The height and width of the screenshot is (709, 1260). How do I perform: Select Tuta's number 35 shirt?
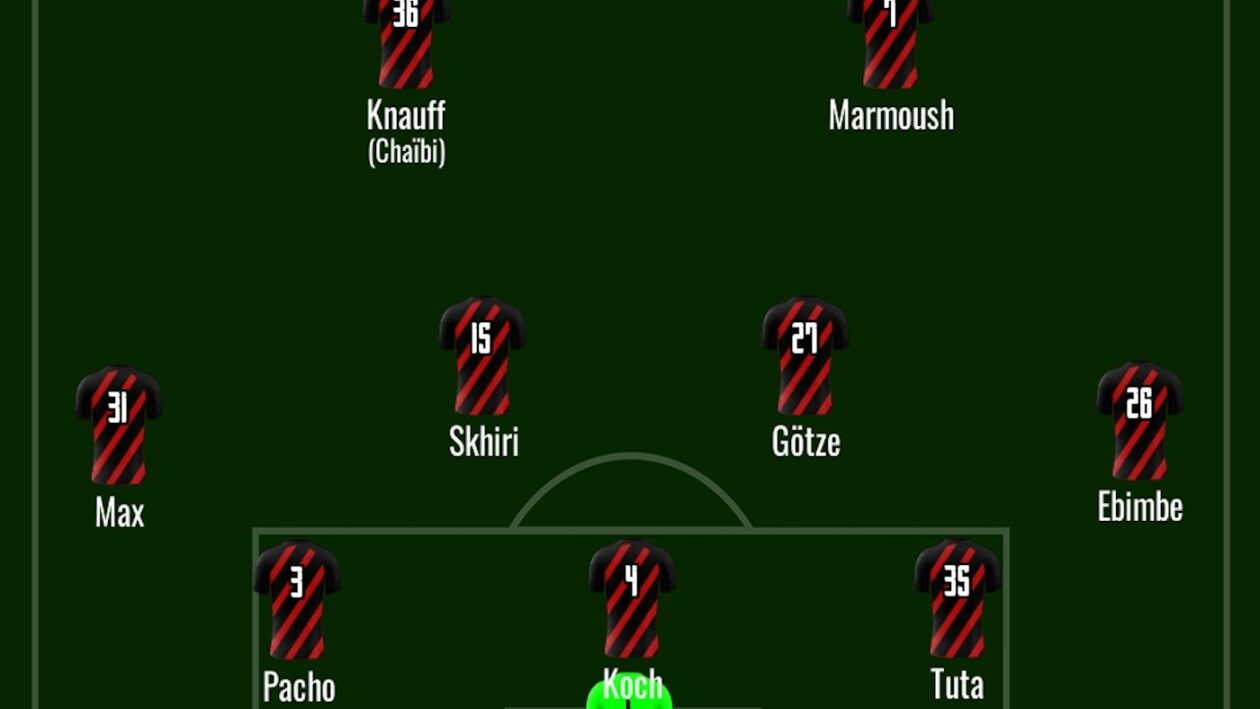(x=957, y=598)
